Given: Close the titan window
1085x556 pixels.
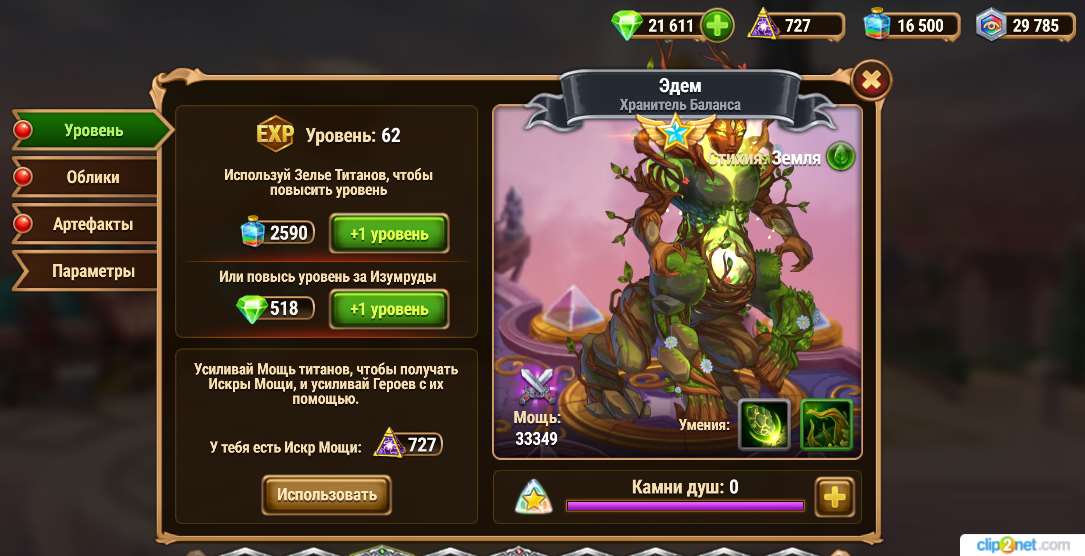Looking at the screenshot, I should click(871, 79).
